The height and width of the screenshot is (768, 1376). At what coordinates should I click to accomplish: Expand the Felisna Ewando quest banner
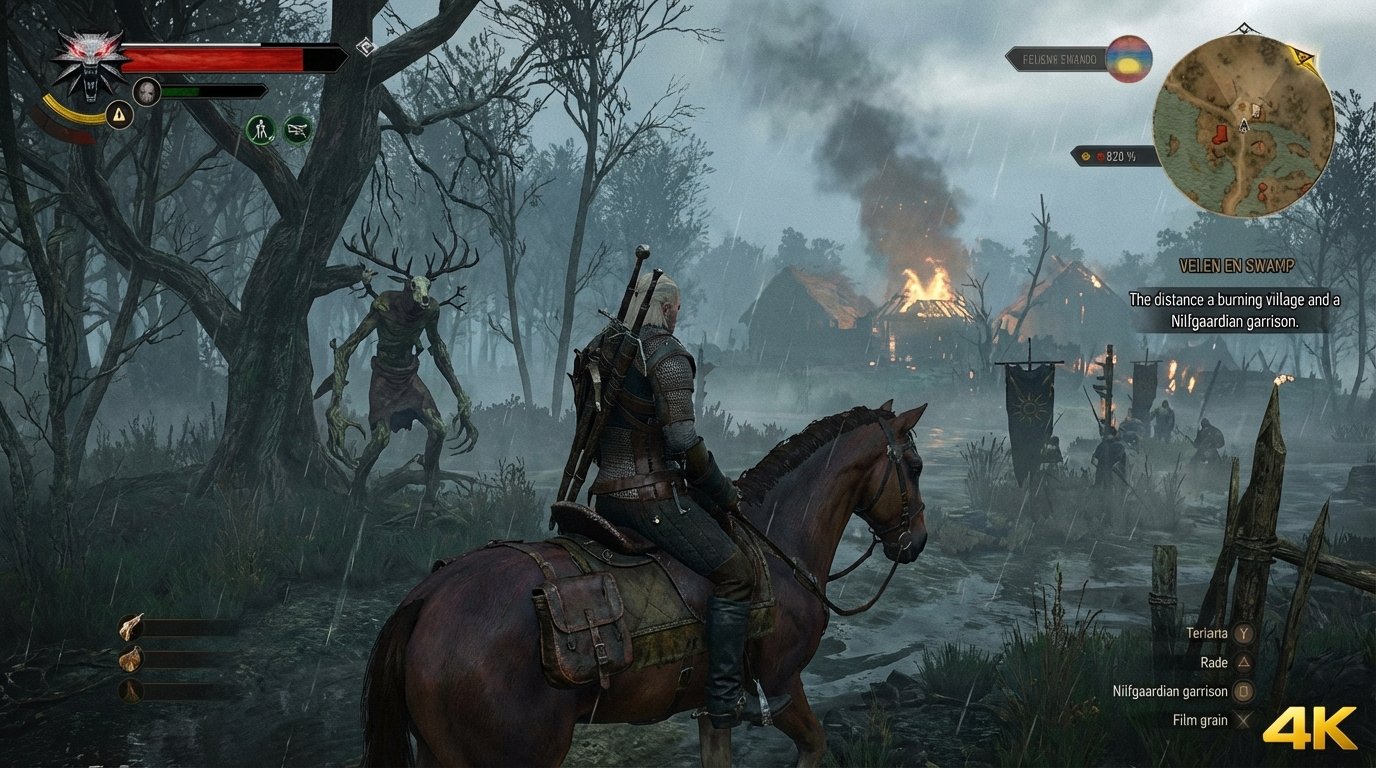(1060, 59)
